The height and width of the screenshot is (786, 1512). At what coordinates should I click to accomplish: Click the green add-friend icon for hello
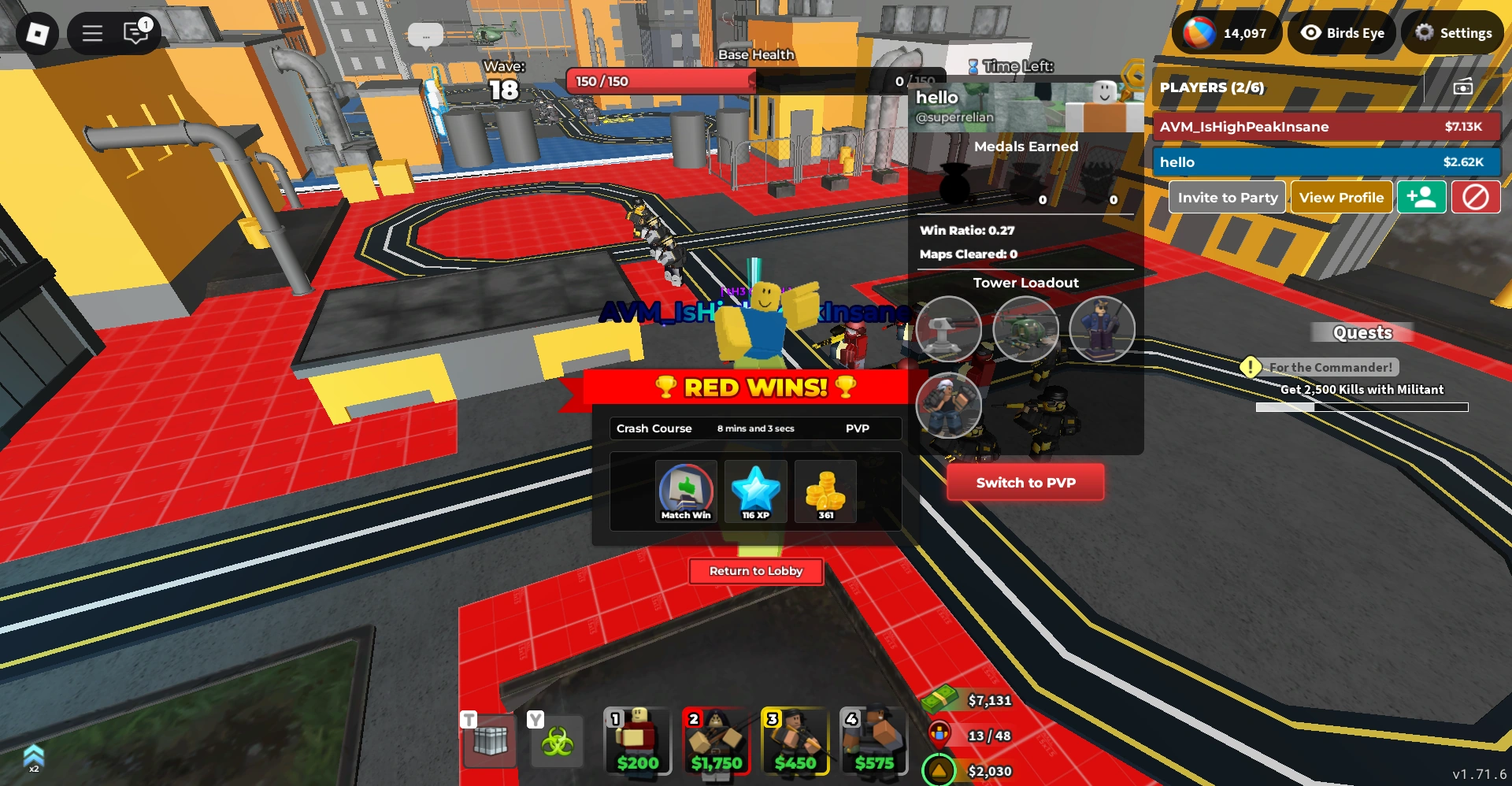coord(1422,197)
